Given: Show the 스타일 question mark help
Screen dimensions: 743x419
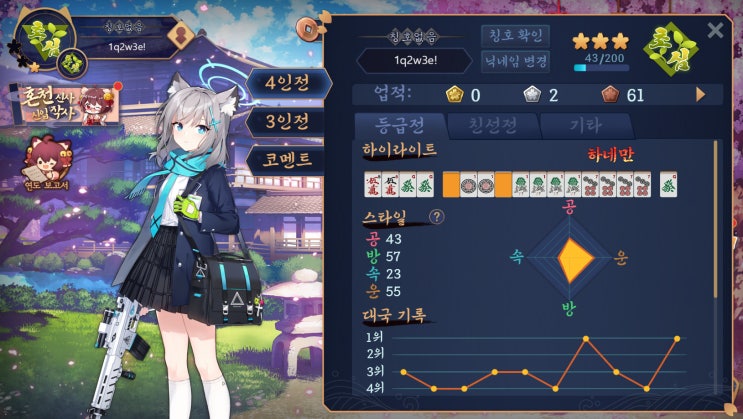Looking at the screenshot, I should [437, 216].
